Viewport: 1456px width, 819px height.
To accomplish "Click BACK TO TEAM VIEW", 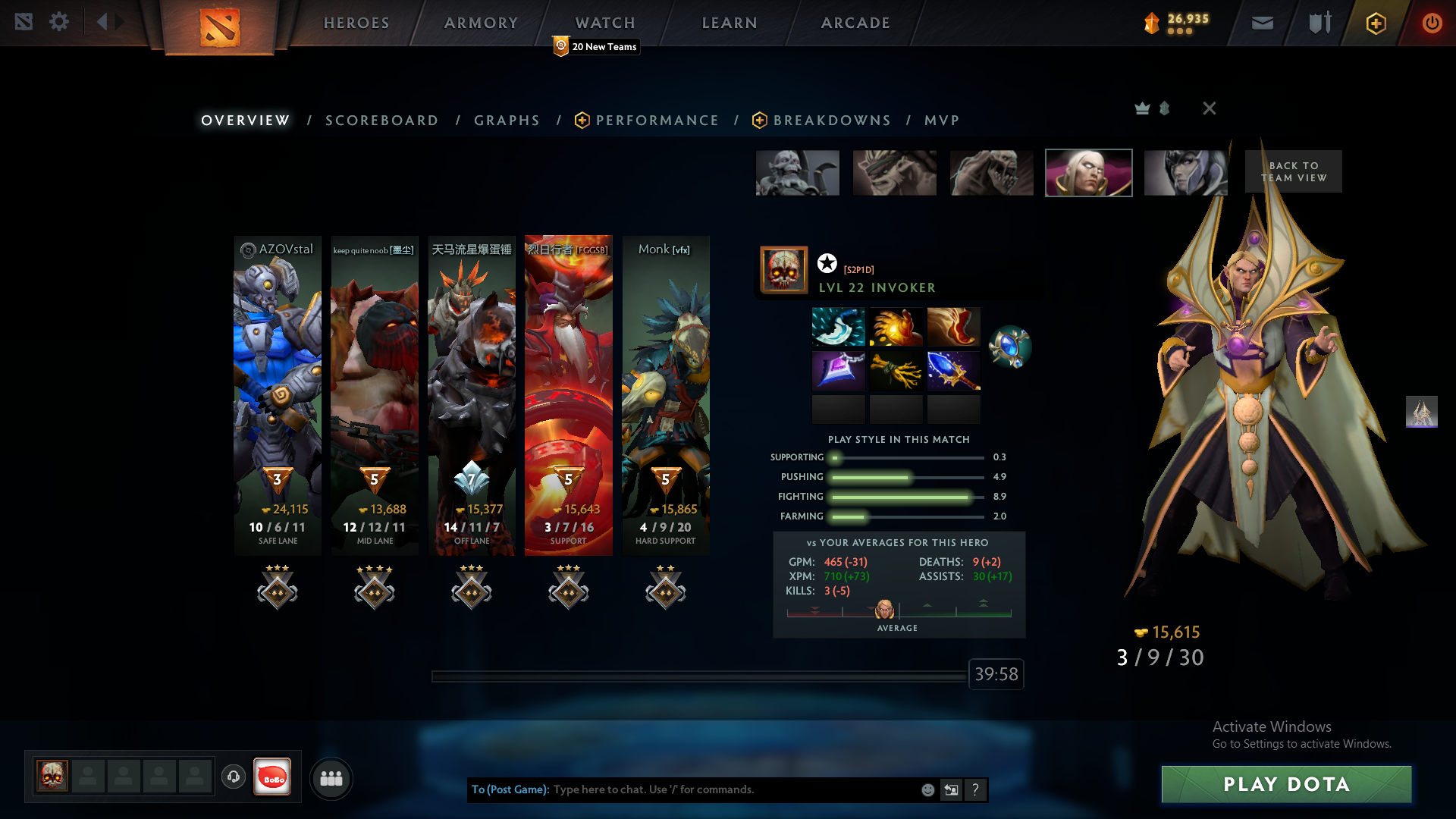I will [x=1293, y=171].
